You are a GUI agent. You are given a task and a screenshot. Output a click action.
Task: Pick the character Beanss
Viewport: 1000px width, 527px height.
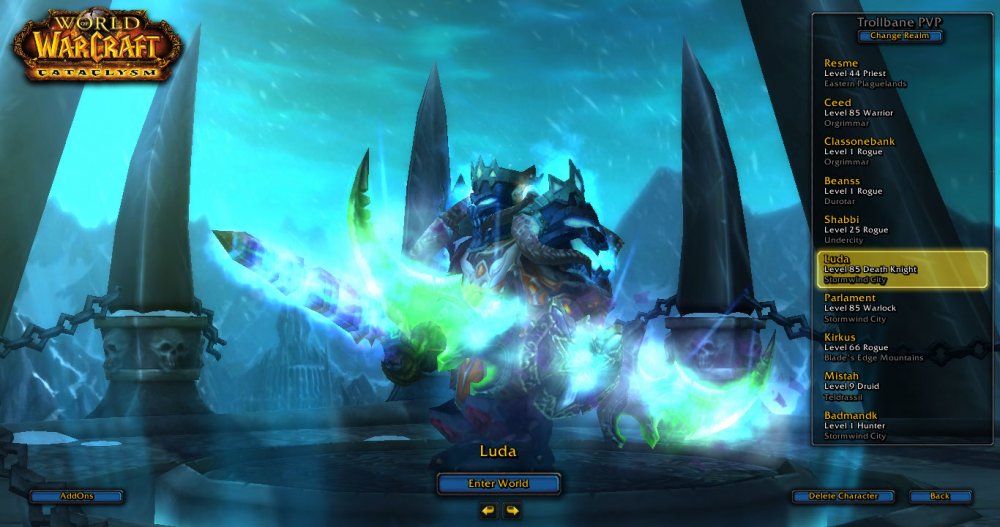point(880,190)
